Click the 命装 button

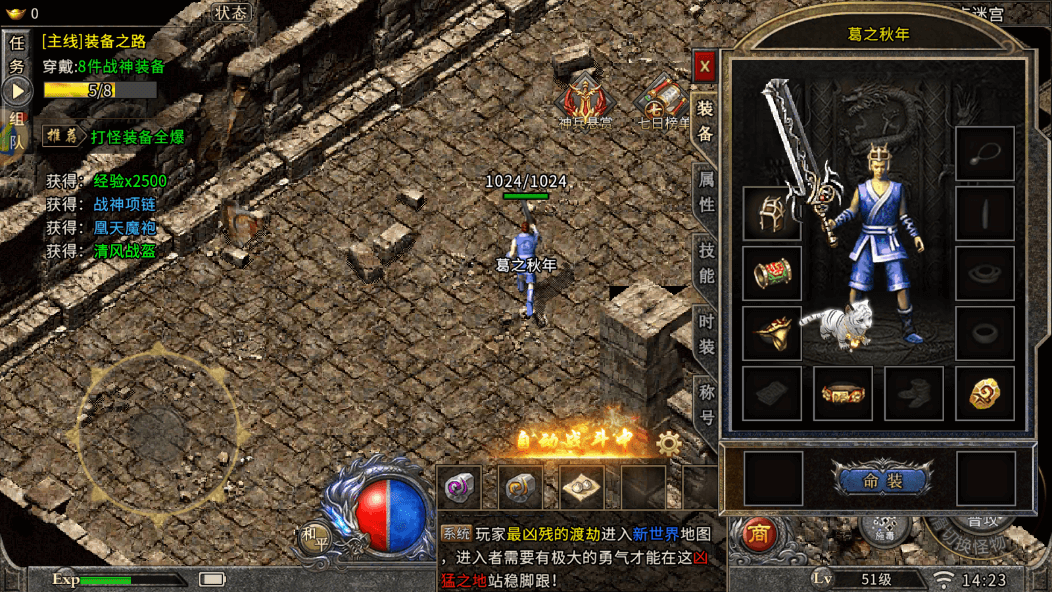point(881,481)
